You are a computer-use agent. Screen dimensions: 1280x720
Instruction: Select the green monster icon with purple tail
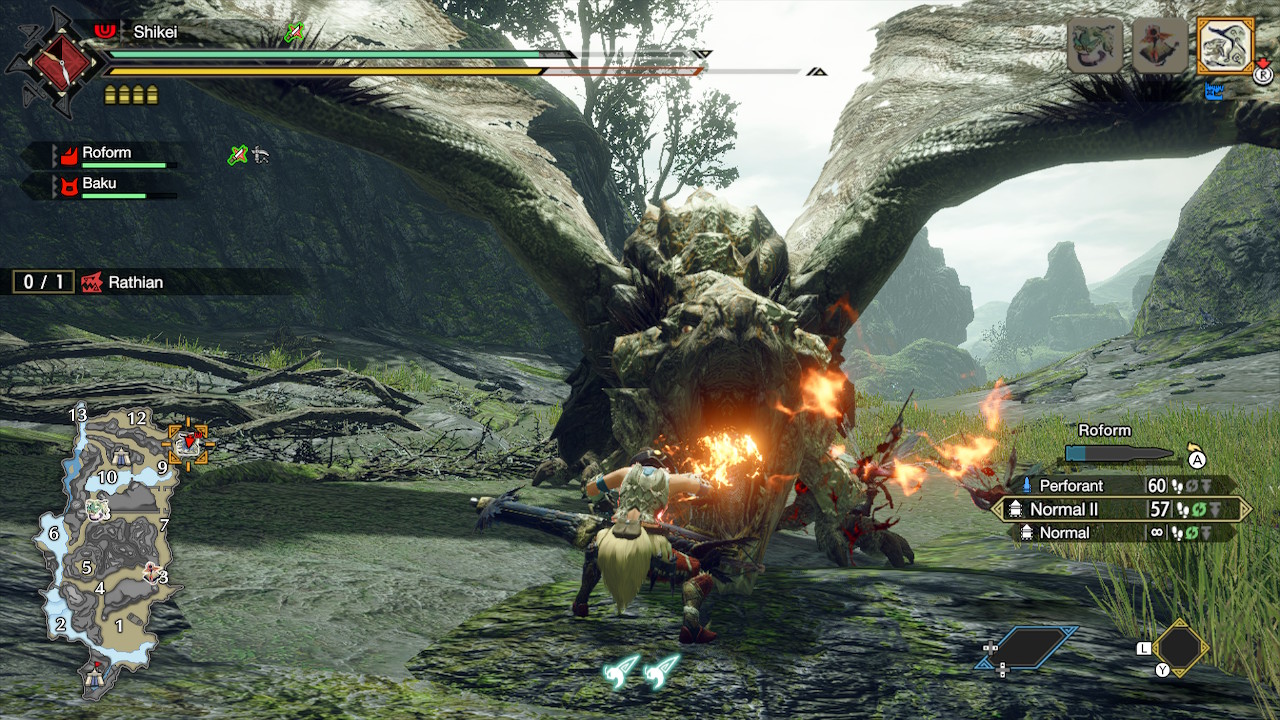[1095, 46]
